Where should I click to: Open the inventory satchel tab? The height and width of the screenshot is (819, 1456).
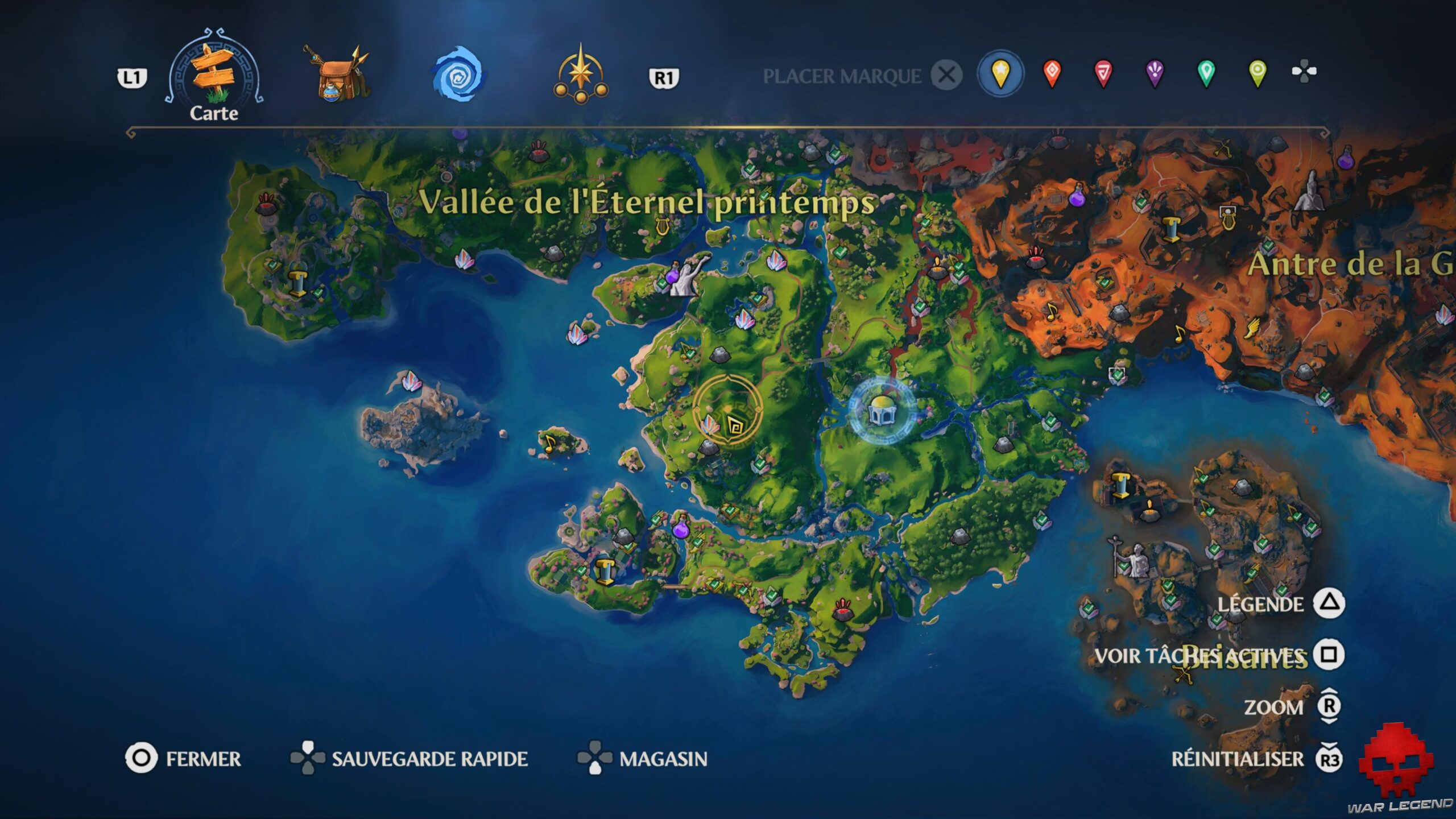coord(336,74)
